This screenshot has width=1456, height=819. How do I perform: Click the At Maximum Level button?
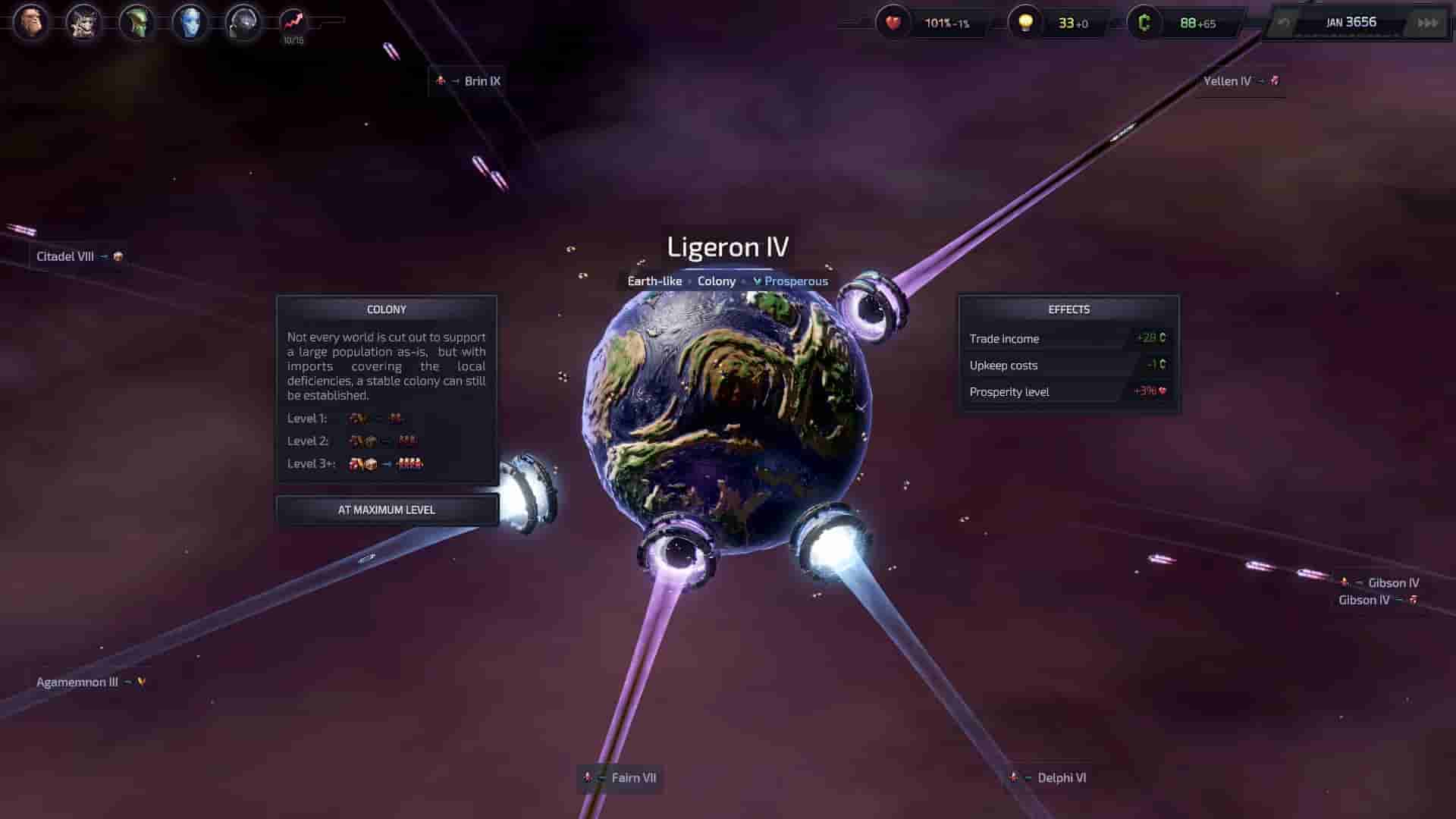(387, 510)
